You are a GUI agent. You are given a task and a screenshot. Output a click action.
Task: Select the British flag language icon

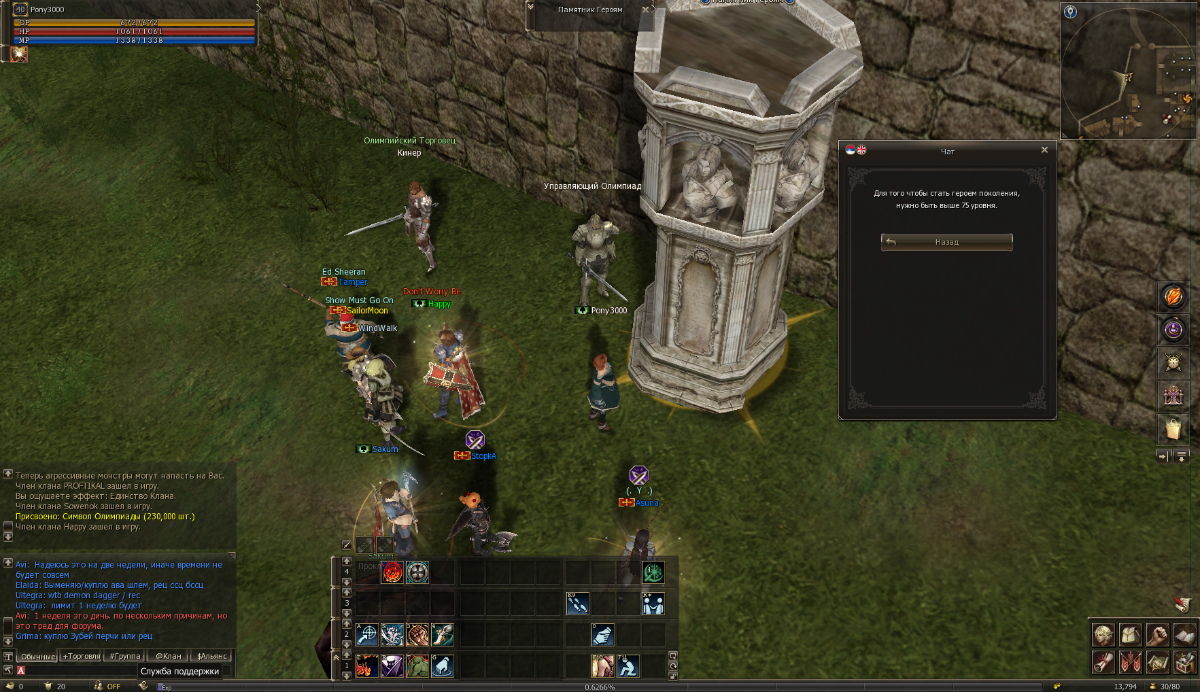(x=861, y=150)
